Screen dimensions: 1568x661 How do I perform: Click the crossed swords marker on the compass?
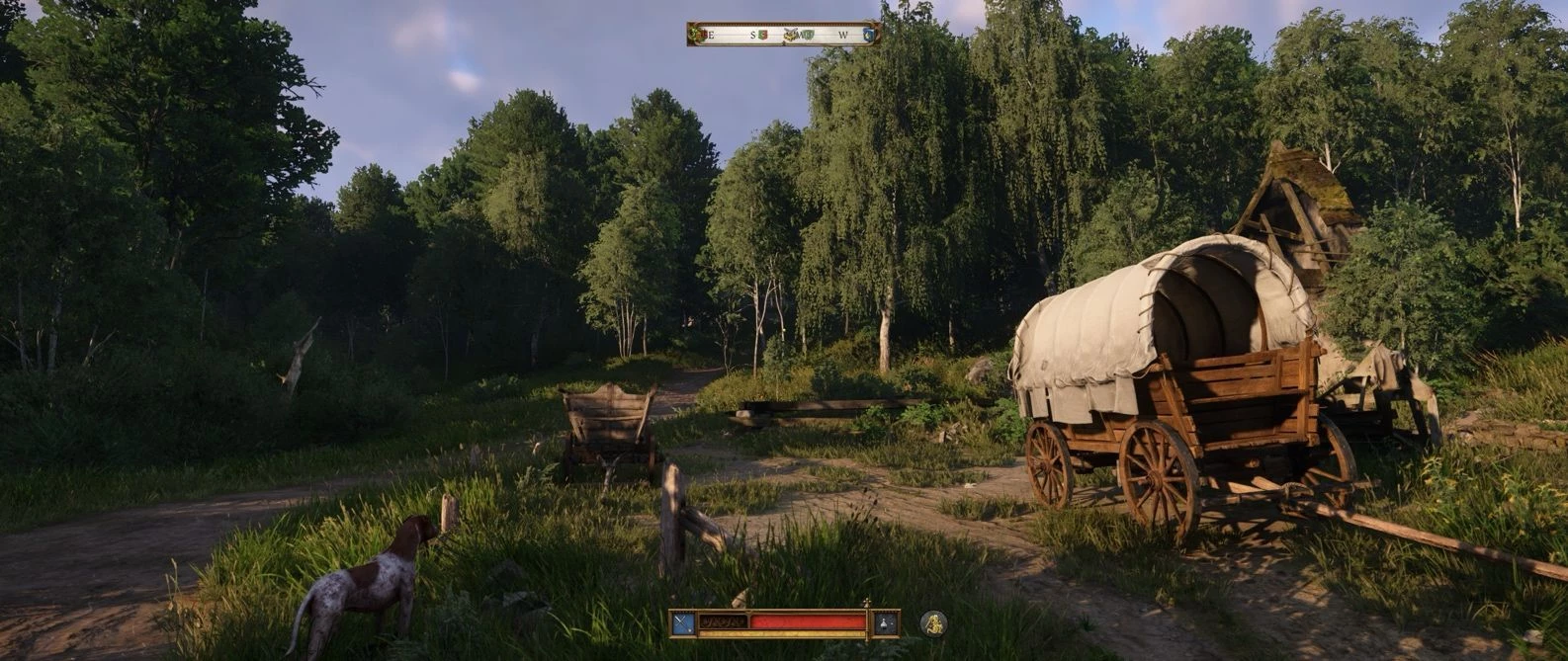[x=791, y=35]
